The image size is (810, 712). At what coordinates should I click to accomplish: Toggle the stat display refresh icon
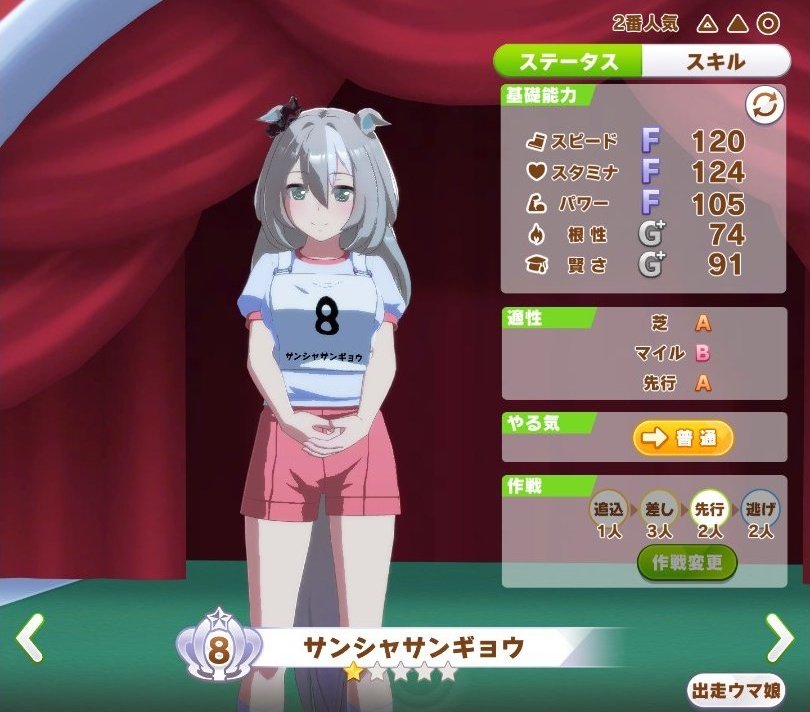(765, 106)
